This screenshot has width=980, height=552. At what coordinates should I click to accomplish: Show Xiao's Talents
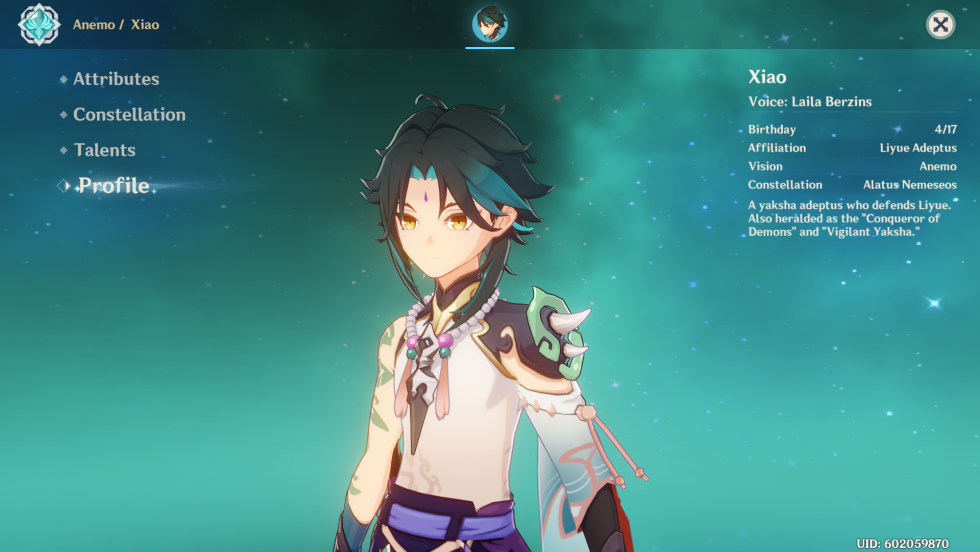pos(104,150)
